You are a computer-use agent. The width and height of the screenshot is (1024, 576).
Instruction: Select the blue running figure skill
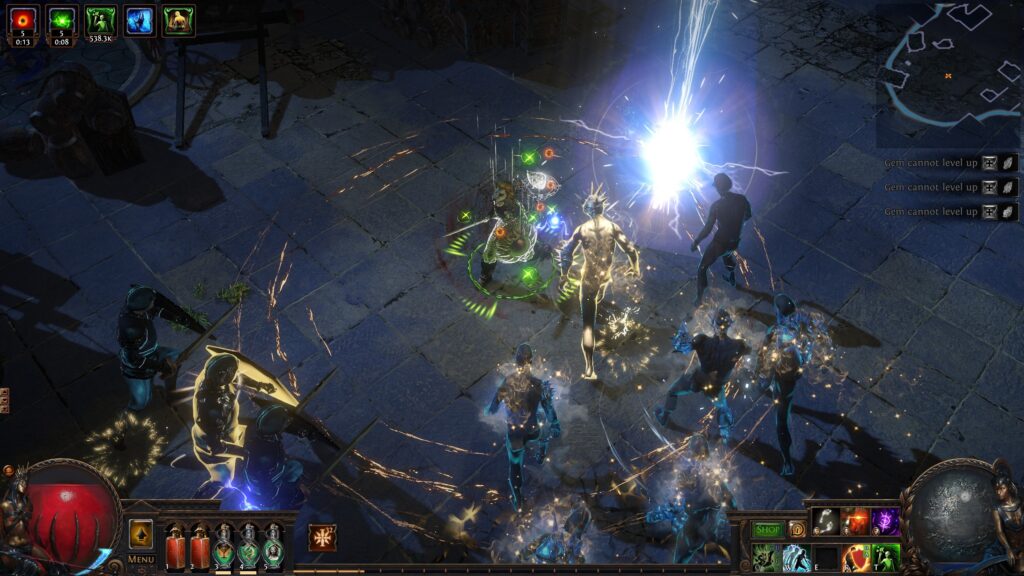click(x=796, y=557)
